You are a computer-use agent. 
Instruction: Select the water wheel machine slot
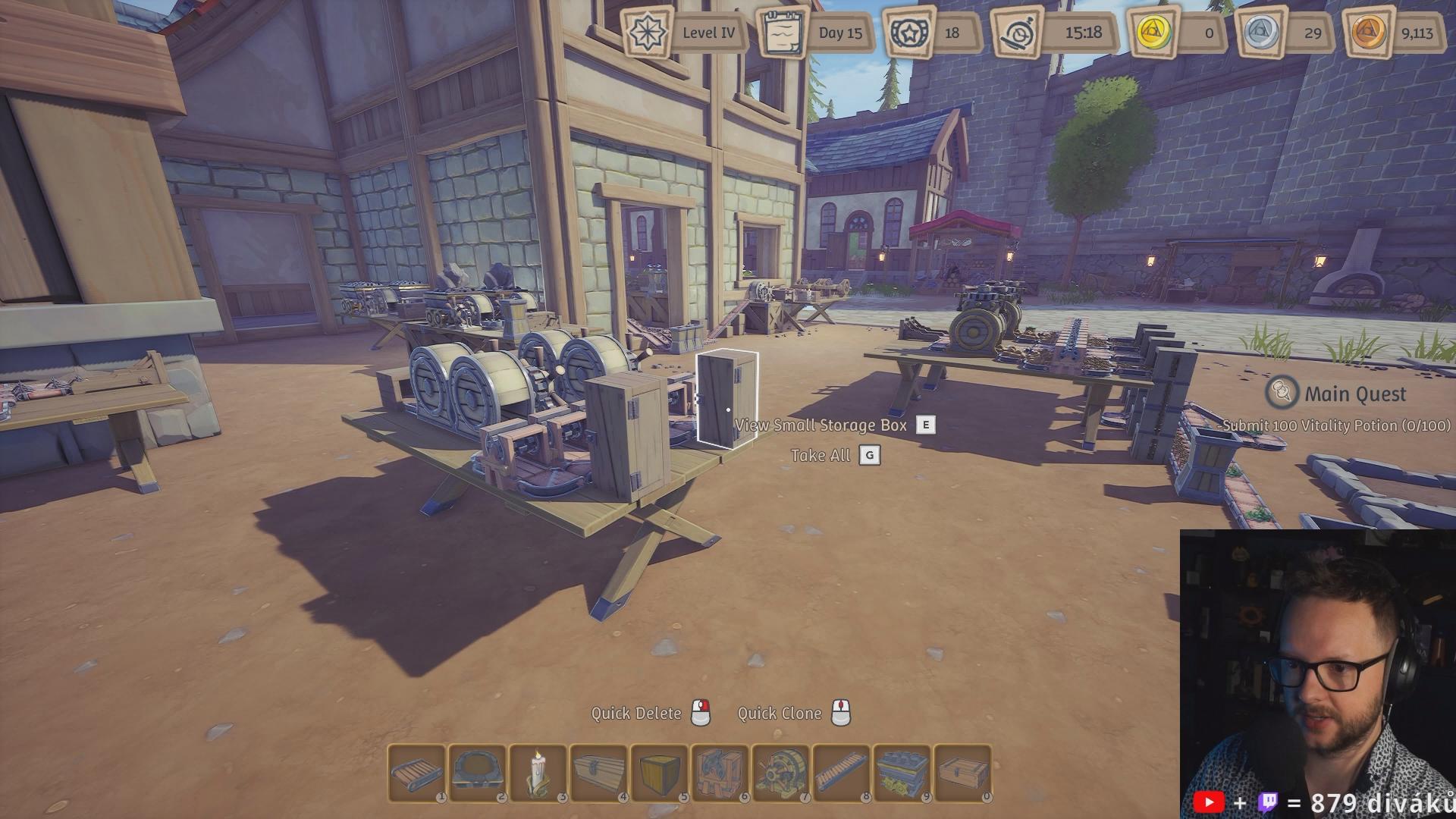[780, 773]
